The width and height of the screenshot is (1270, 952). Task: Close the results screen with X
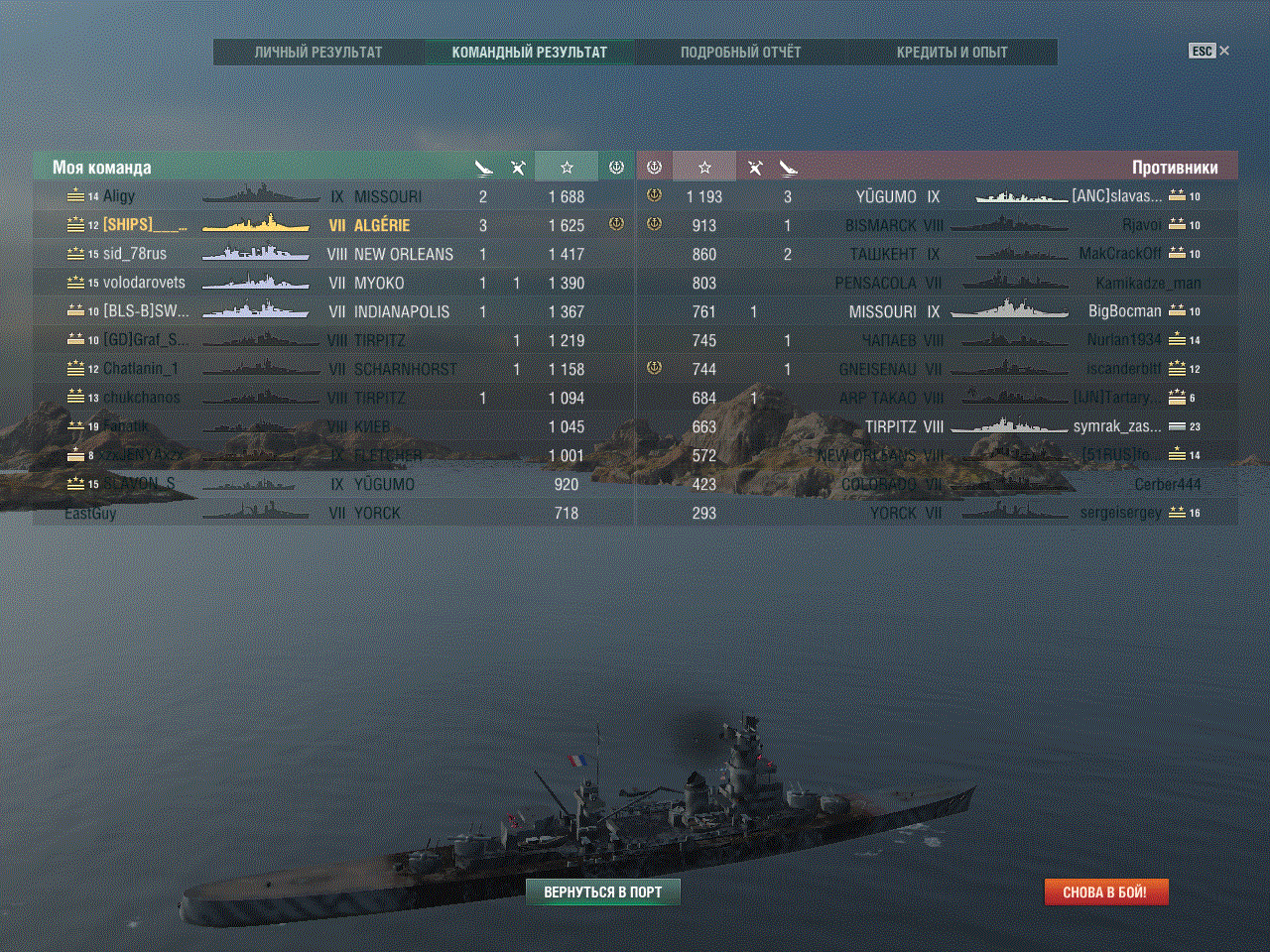coord(1224,51)
